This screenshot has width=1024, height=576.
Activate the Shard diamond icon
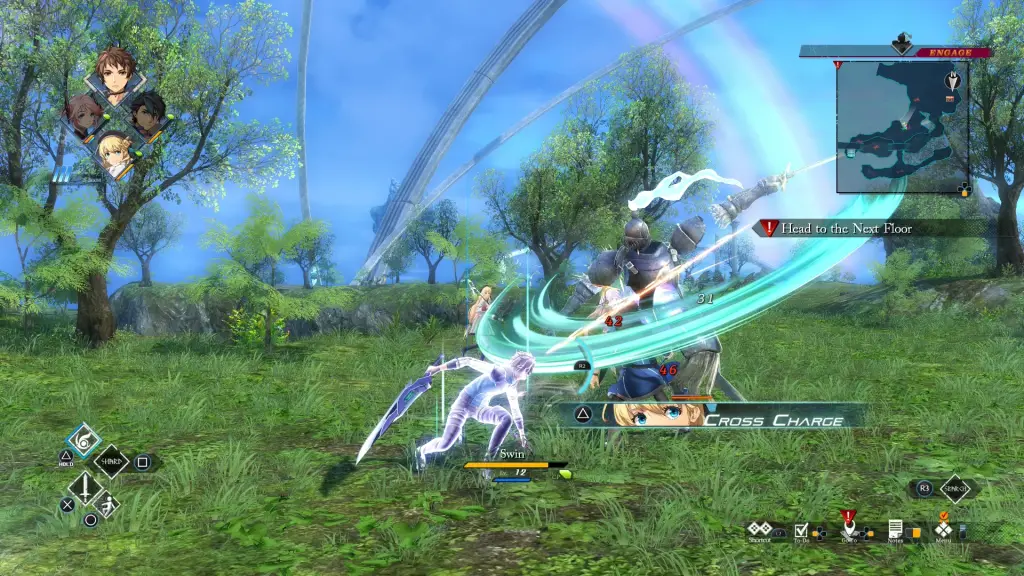click(111, 462)
